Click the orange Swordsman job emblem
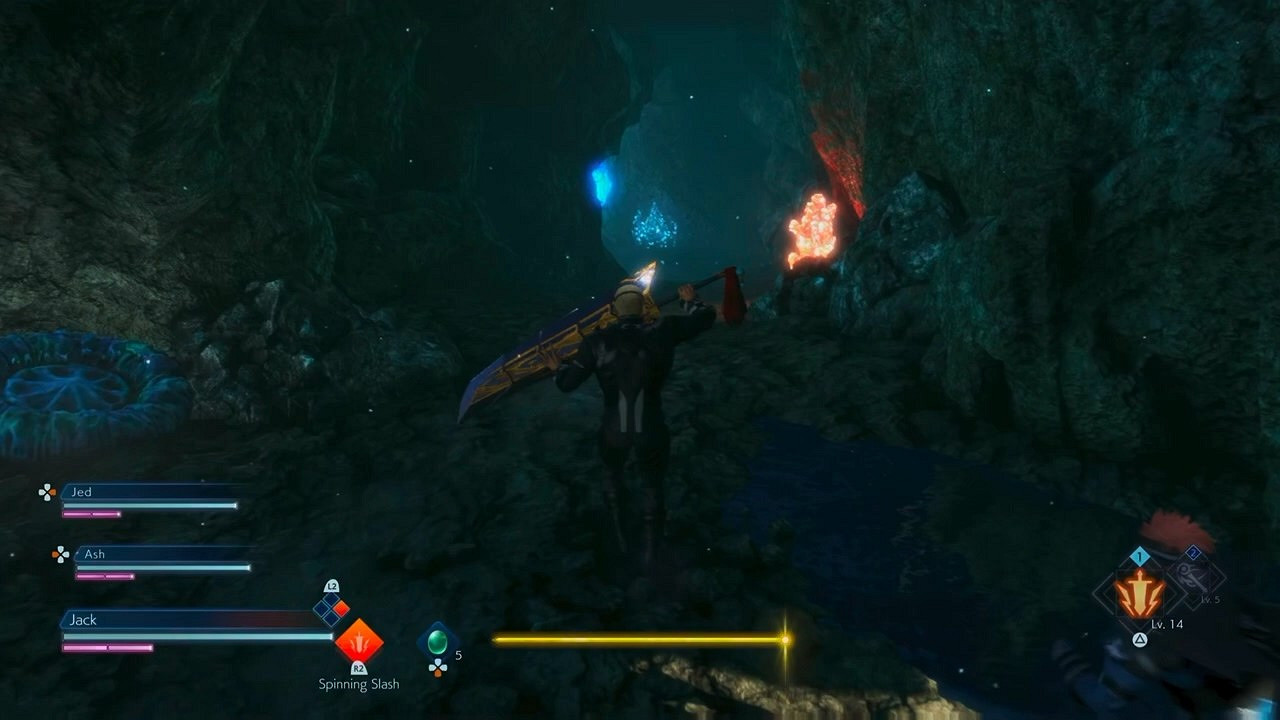The height and width of the screenshot is (720, 1280). click(1140, 594)
